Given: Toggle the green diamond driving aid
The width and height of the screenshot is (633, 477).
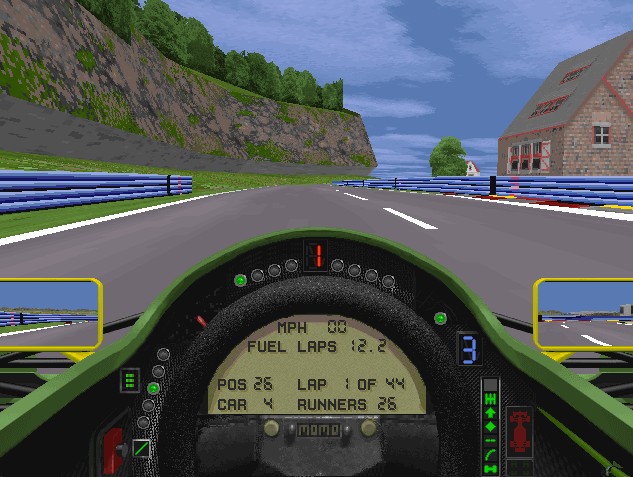Looking at the screenshot, I should [490, 427].
